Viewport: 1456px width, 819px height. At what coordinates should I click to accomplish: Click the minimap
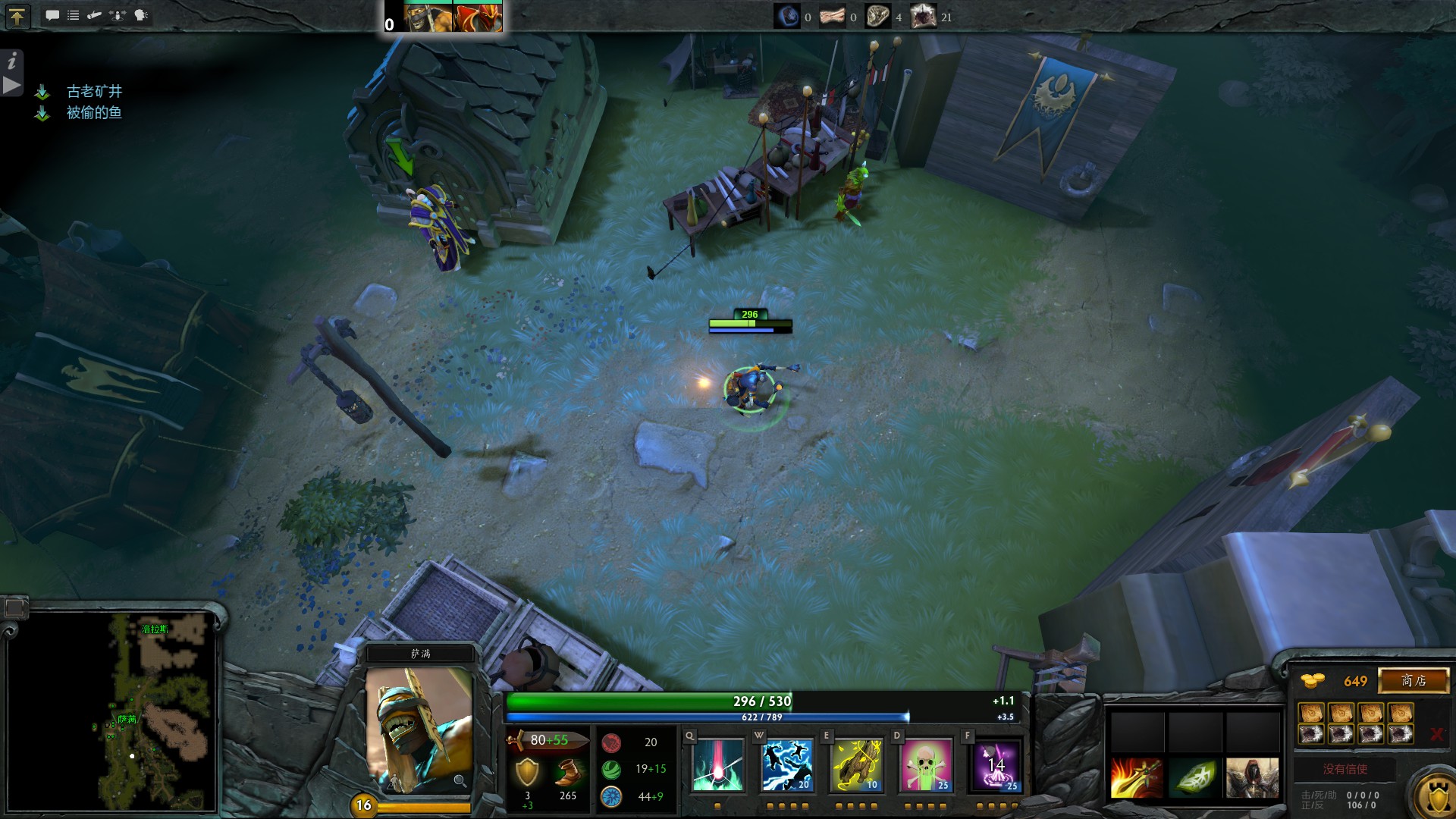[x=112, y=711]
